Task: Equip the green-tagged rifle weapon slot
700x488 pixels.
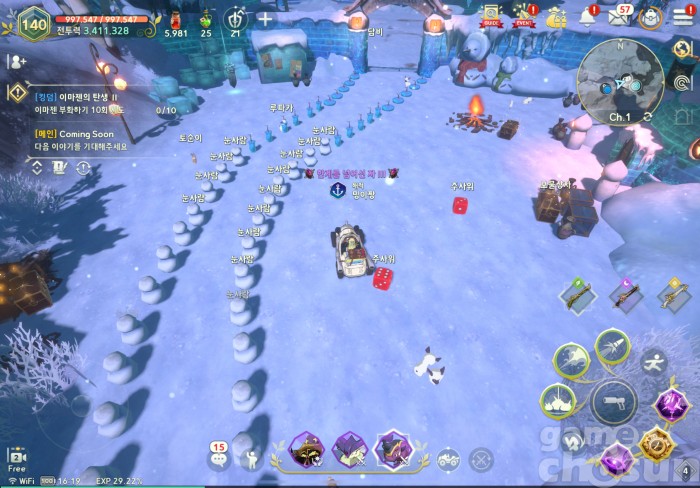Action: coord(579,296)
